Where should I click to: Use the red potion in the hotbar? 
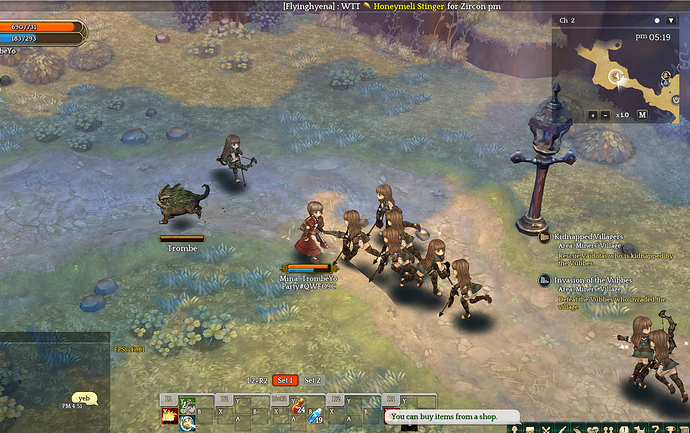[298, 406]
